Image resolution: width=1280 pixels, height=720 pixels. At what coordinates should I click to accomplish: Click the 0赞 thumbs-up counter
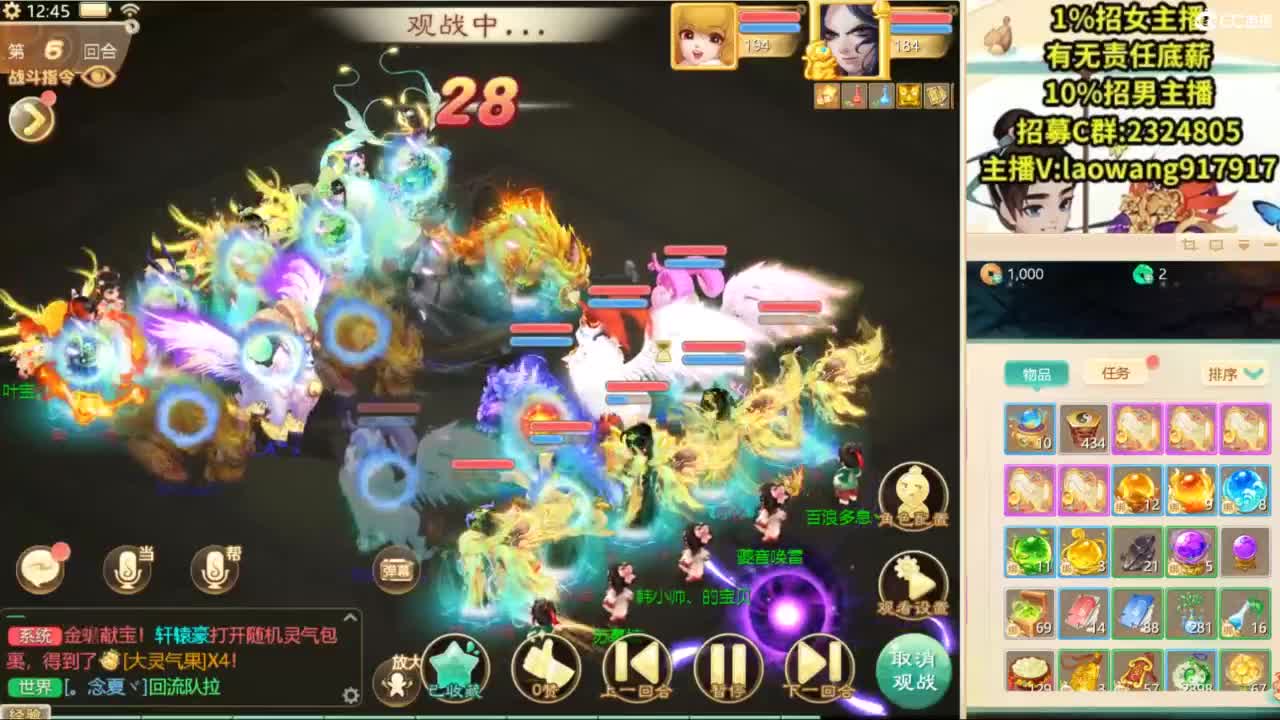tap(545, 667)
